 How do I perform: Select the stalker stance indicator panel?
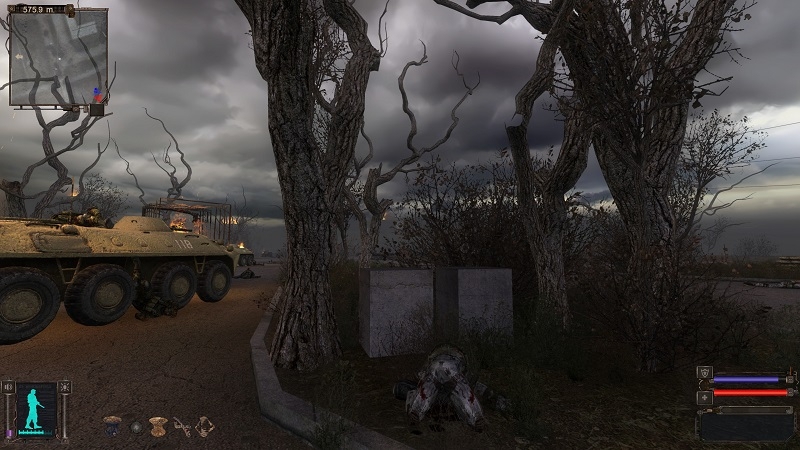35,408
